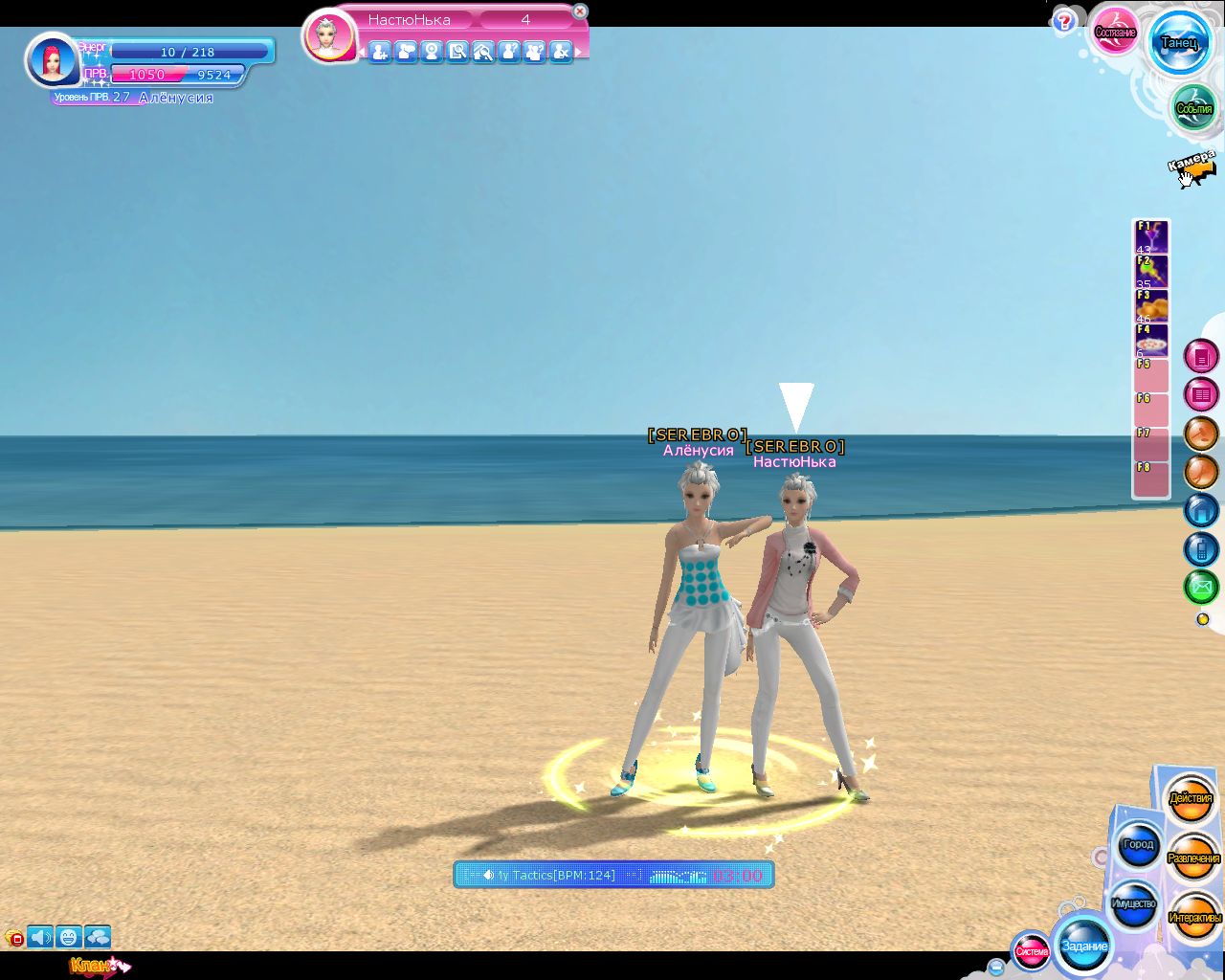1225x980 pixels.
Task: Click the red question mark help icon
Action: click(1063, 22)
